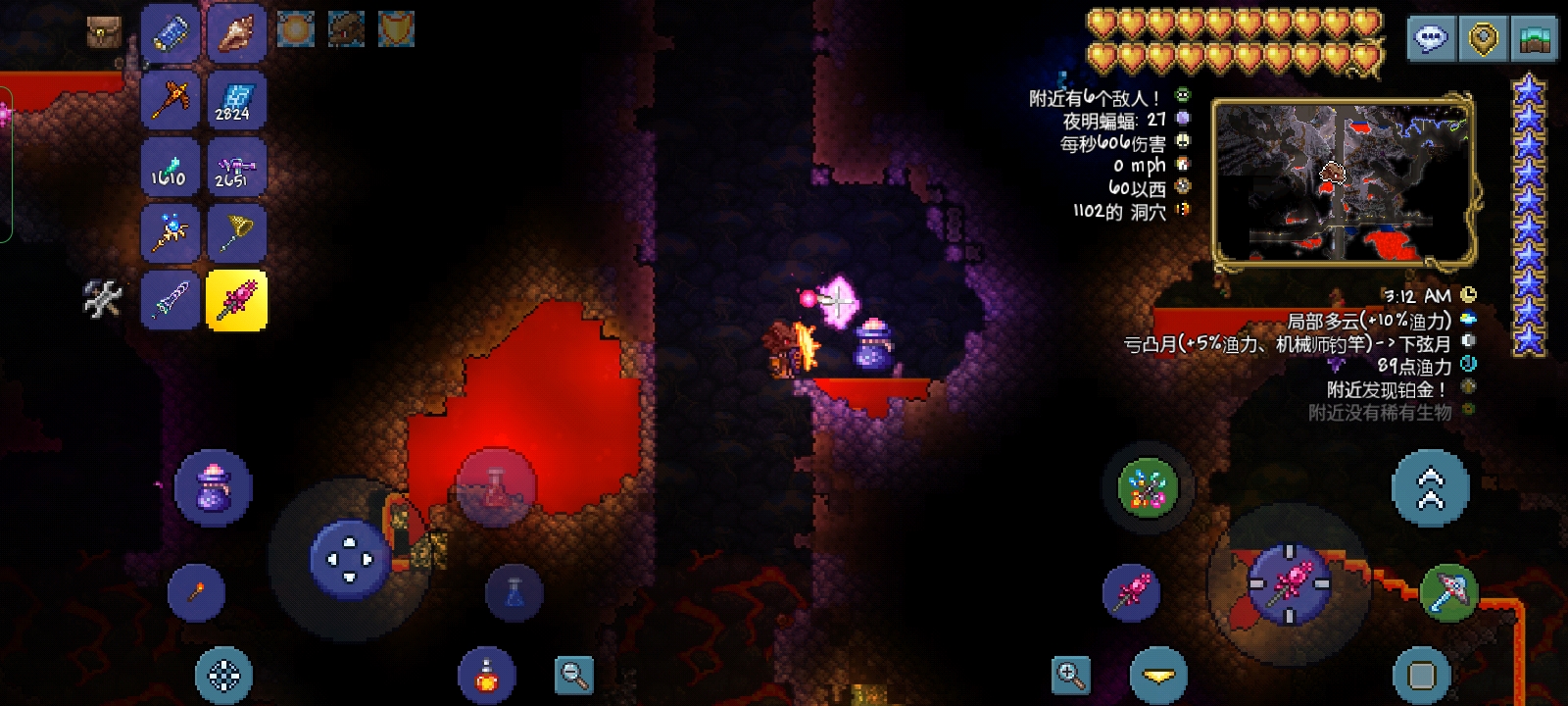Open the minimap
Viewport: 1568px width, 706px height.
pos(1342,182)
